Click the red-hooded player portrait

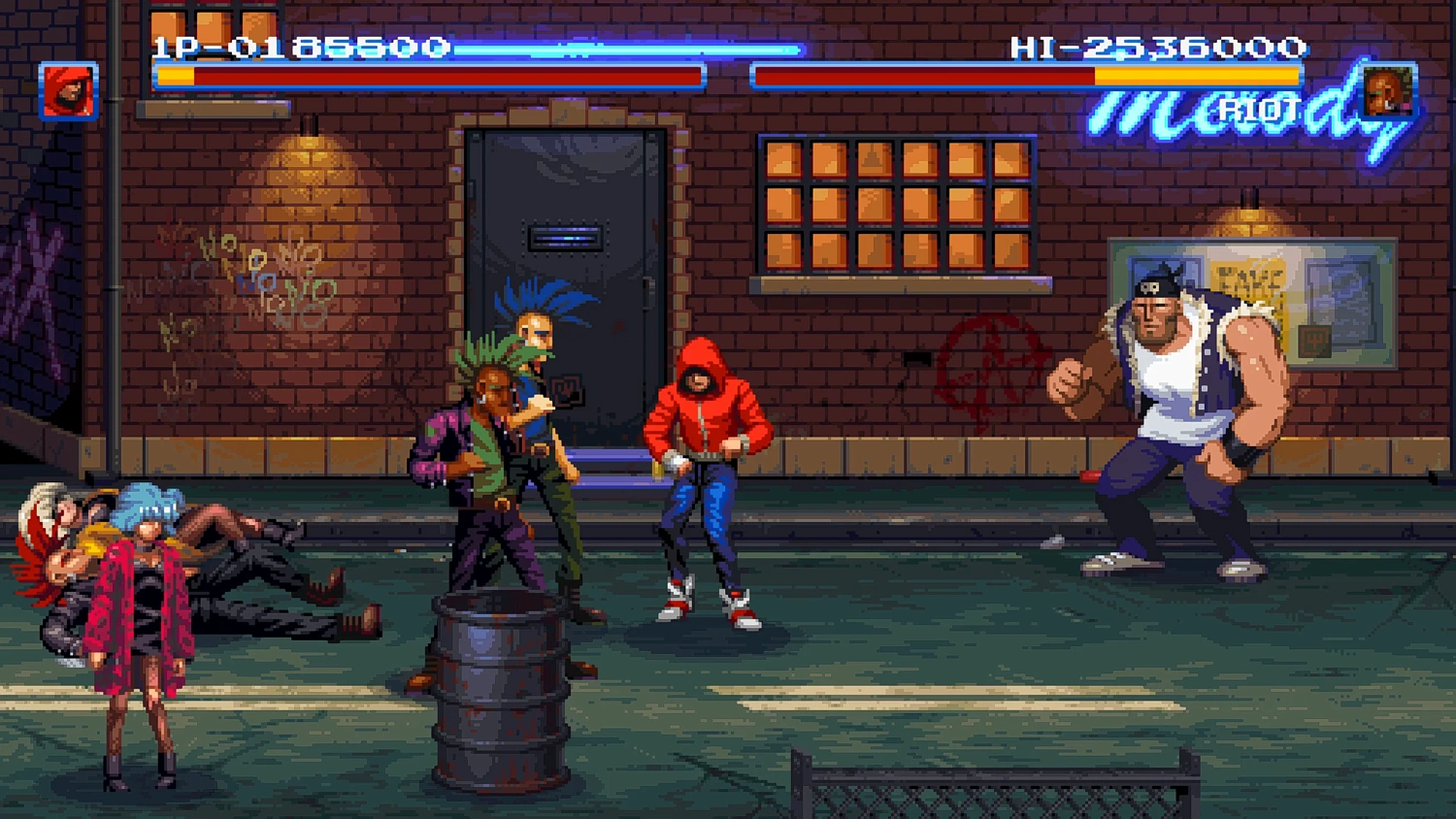tap(68, 91)
